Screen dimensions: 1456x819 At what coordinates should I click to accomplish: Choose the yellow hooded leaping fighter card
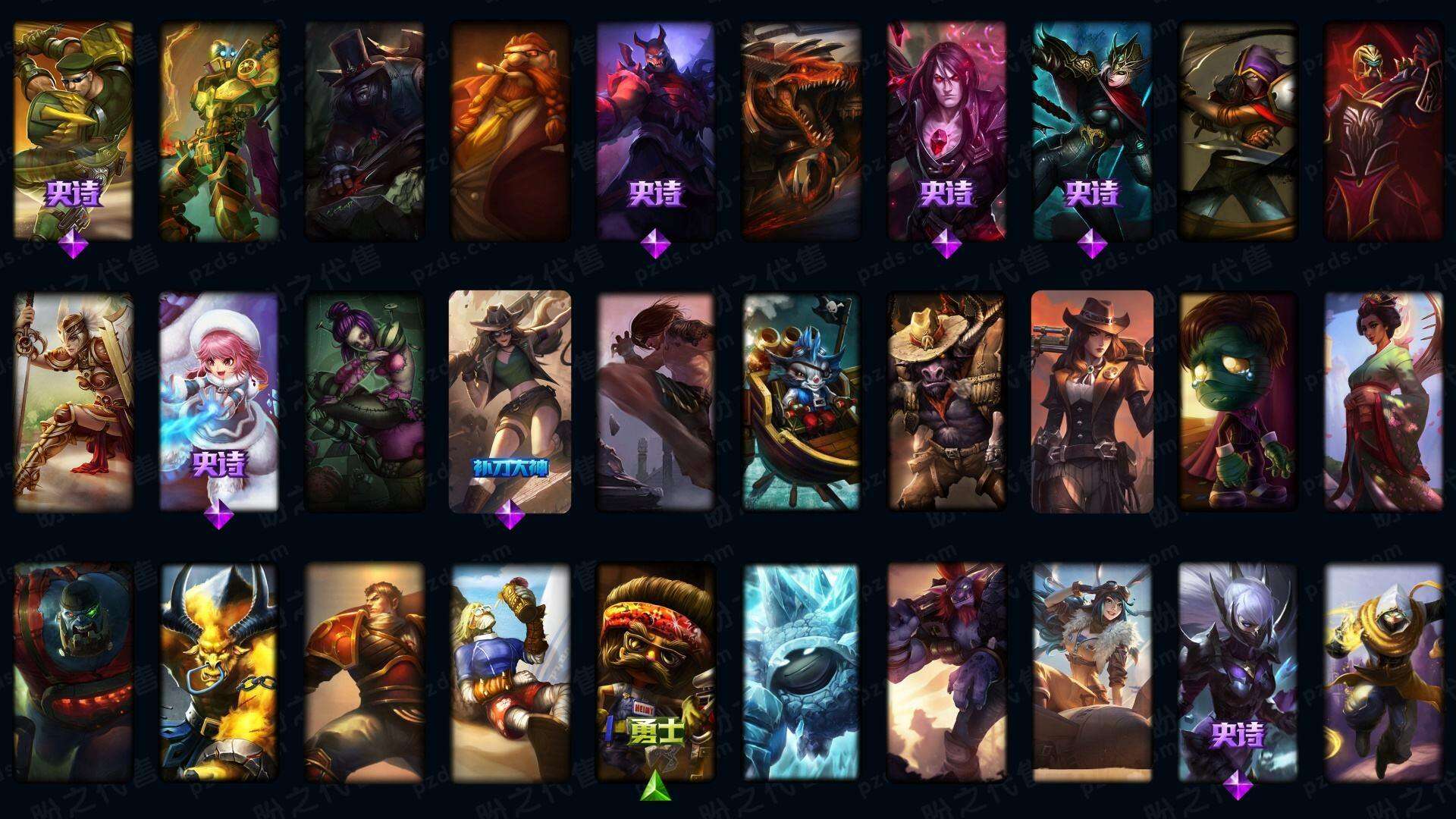(1383, 672)
